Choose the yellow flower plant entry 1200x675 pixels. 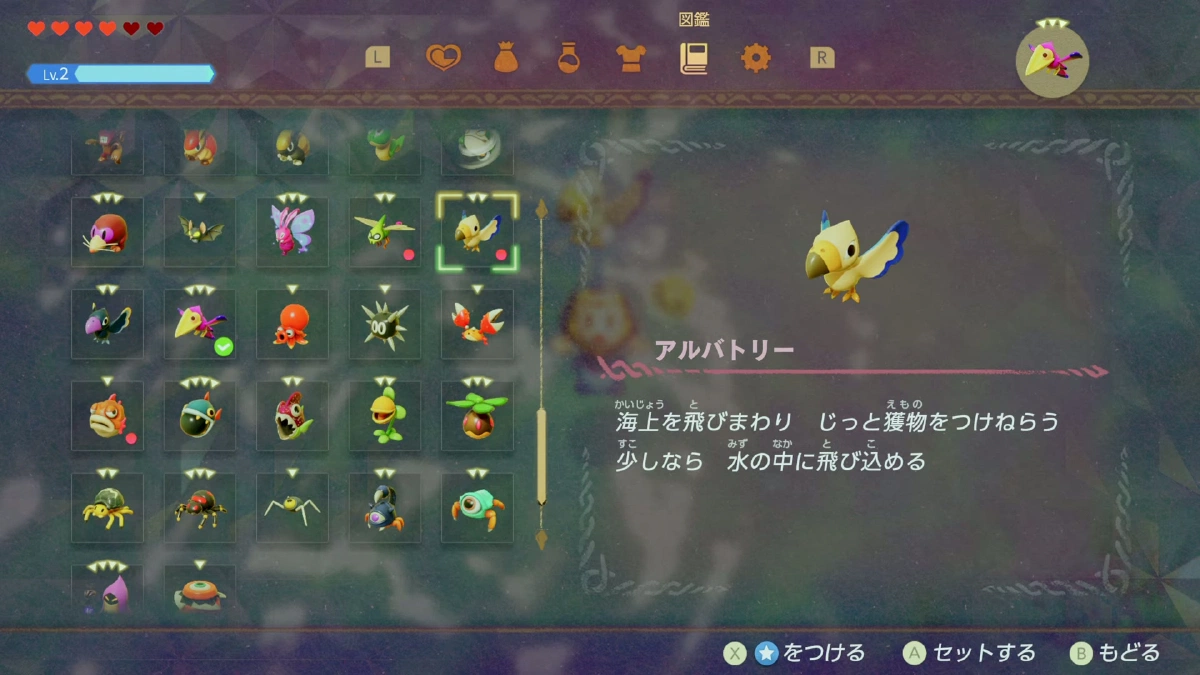click(385, 416)
